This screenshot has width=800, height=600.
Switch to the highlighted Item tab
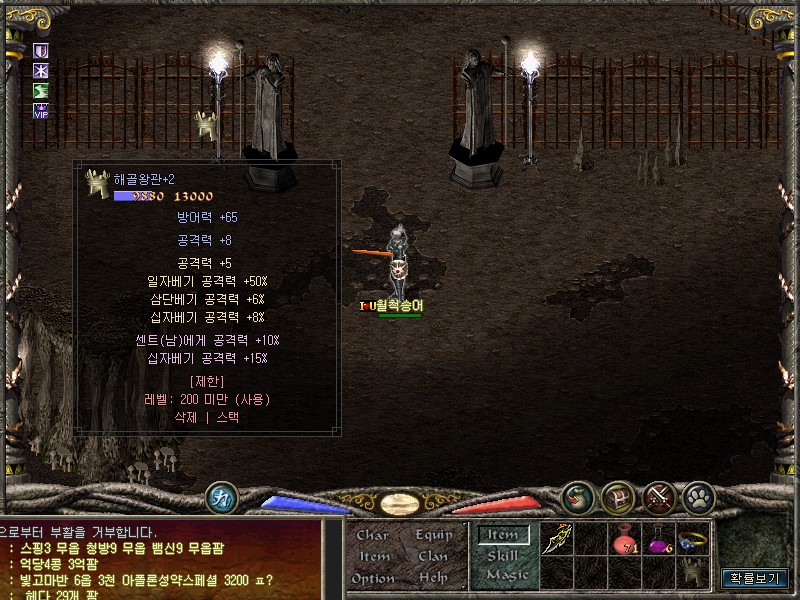click(503, 535)
